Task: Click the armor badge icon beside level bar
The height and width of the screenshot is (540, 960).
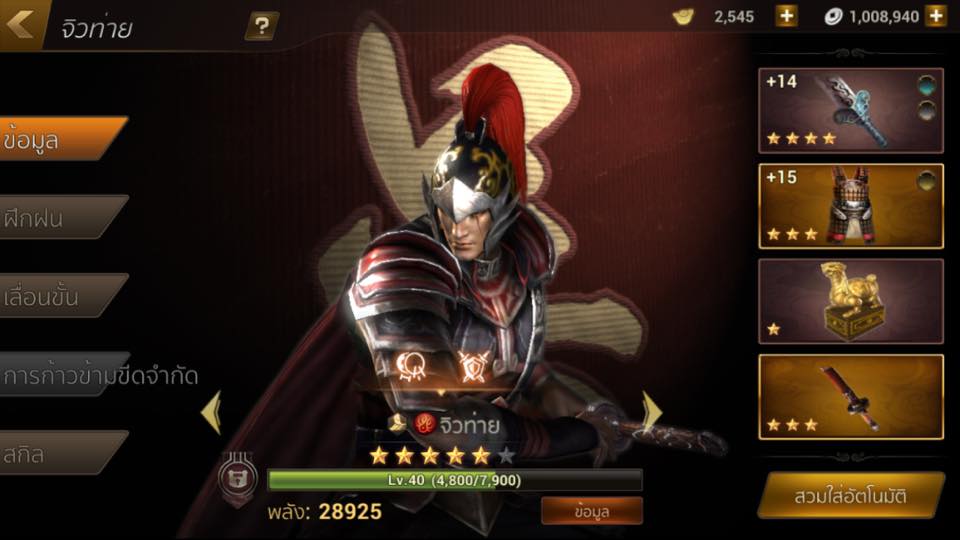Action: pos(238,478)
